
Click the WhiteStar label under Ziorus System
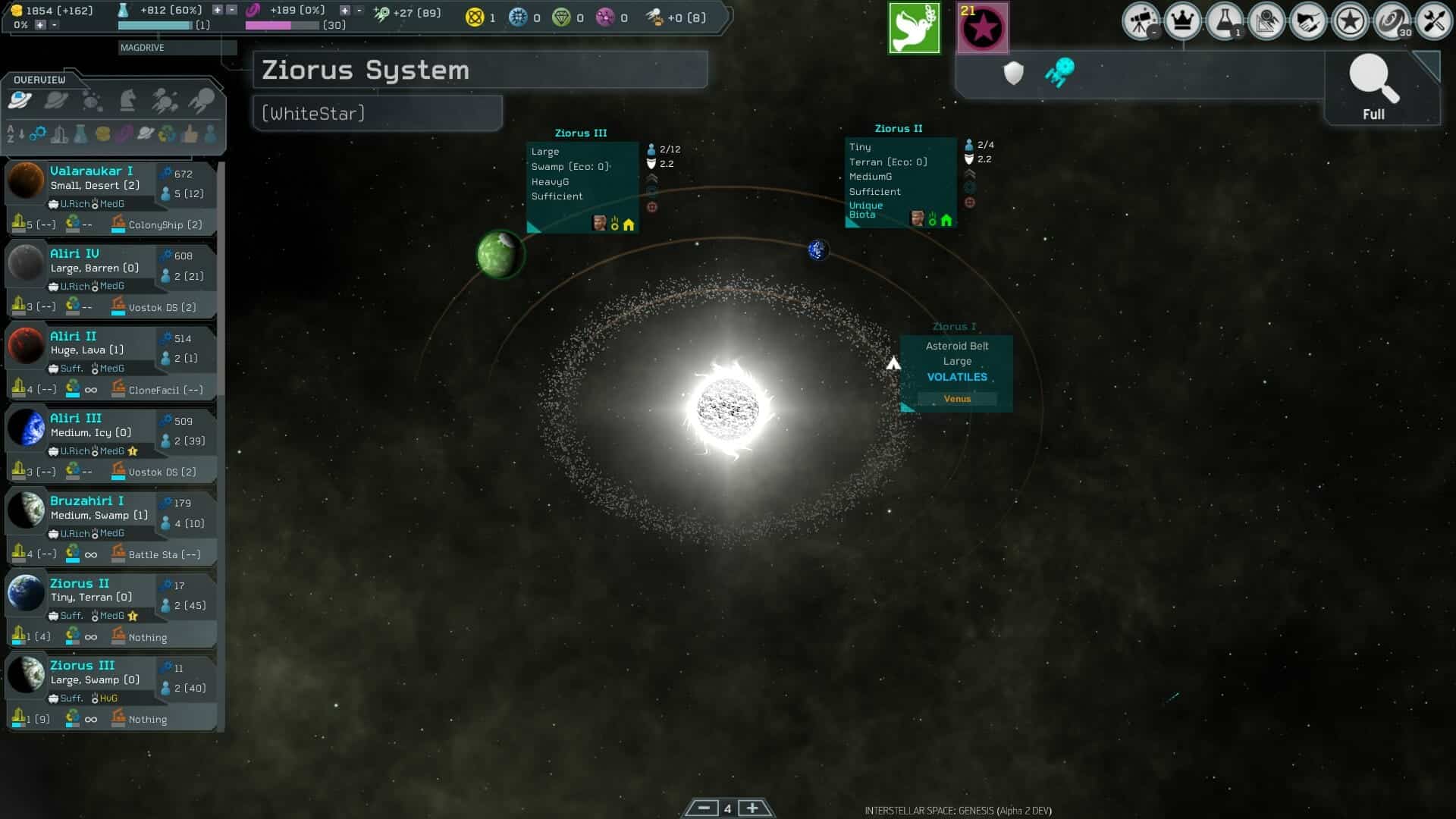312,112
